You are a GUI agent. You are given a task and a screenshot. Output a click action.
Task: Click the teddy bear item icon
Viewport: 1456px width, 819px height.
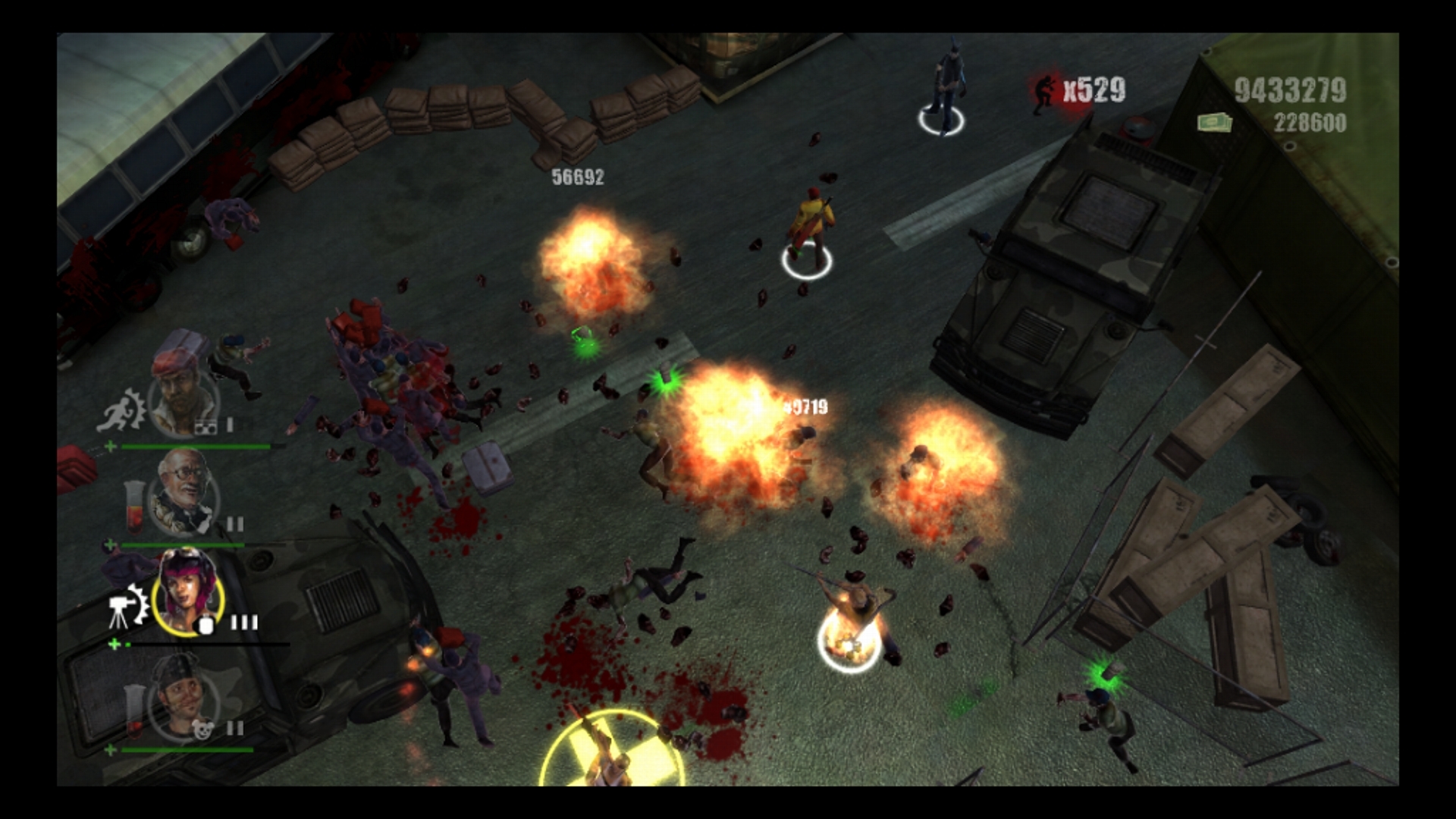tap(202, 730)
